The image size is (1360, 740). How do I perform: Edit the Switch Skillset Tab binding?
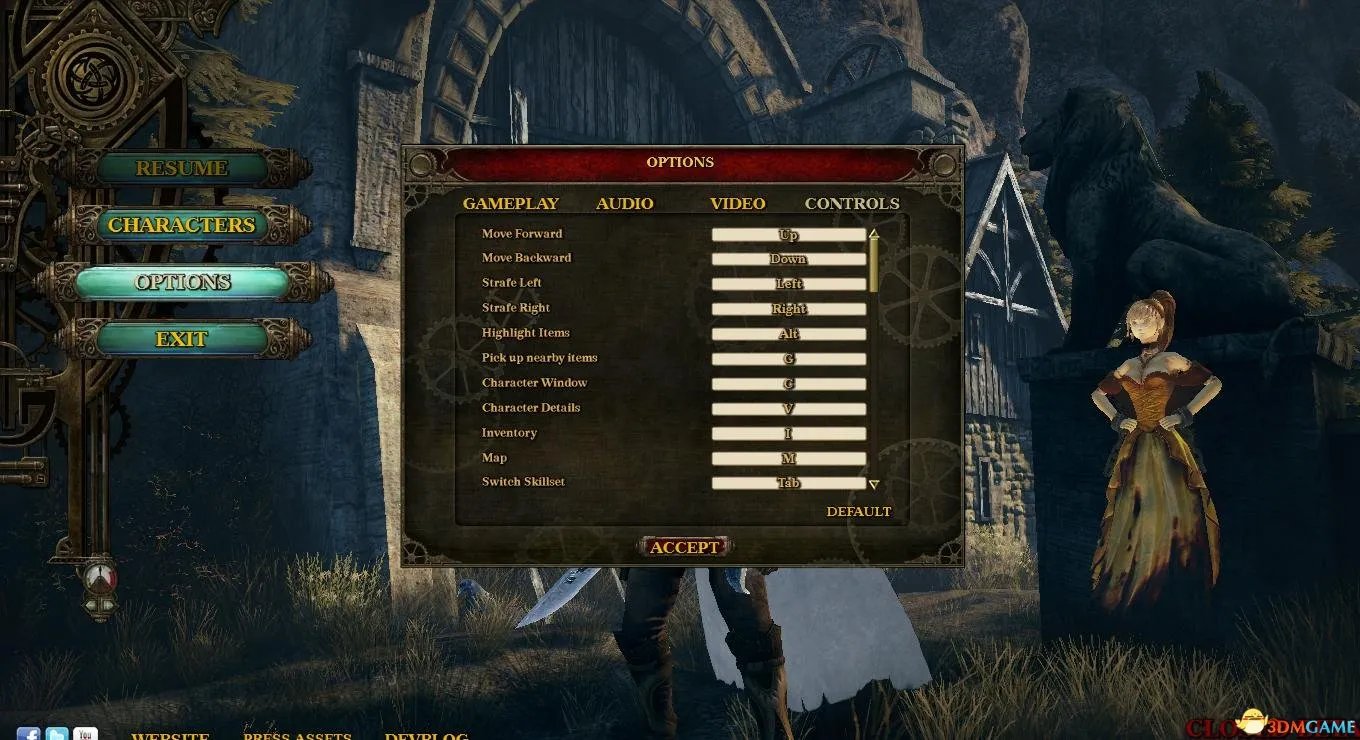[788, 483]
